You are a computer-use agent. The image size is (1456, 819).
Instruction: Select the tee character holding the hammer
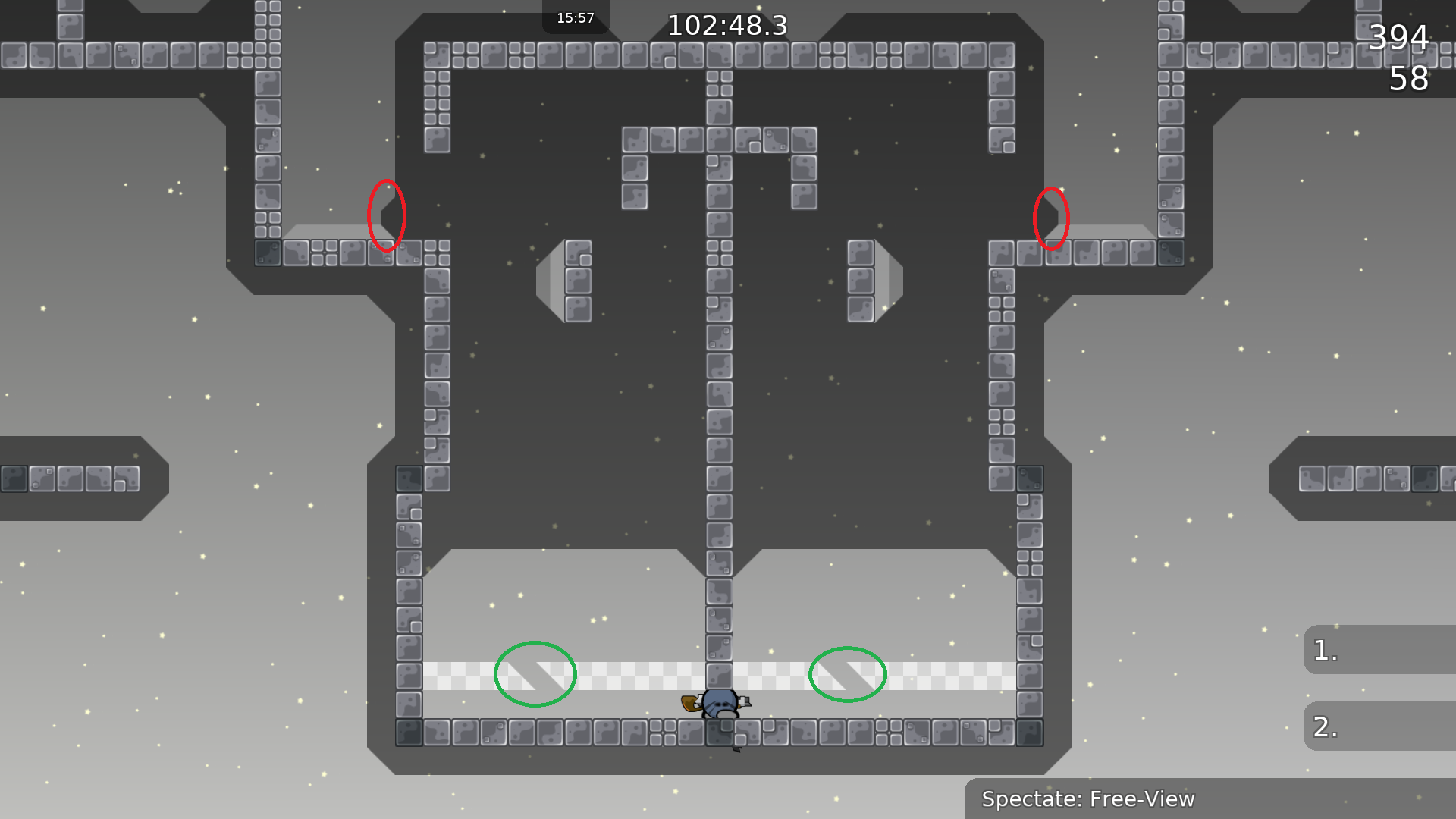click(720, 705)
